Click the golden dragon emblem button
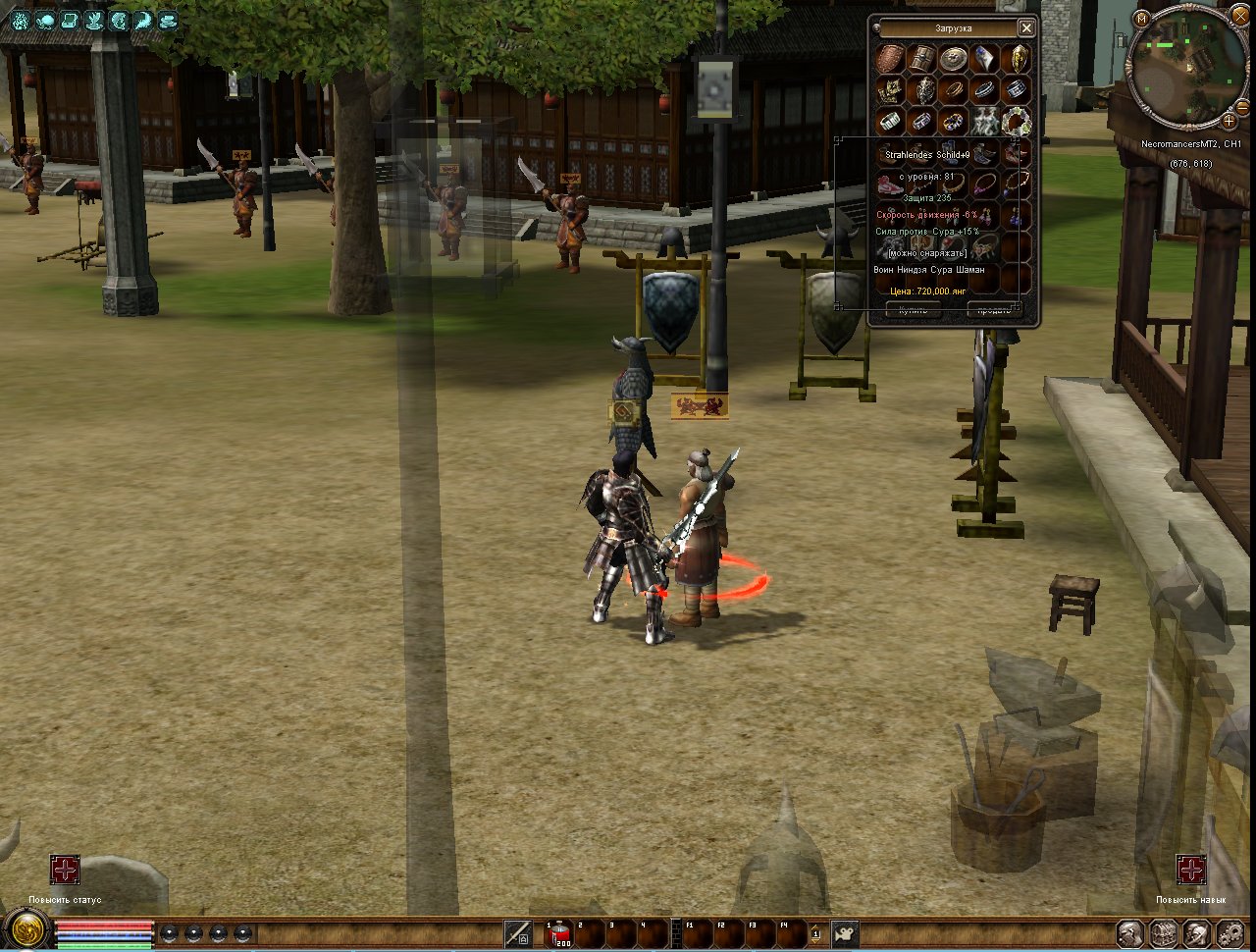The image size is (1256, 952). (x=26, y=929)
